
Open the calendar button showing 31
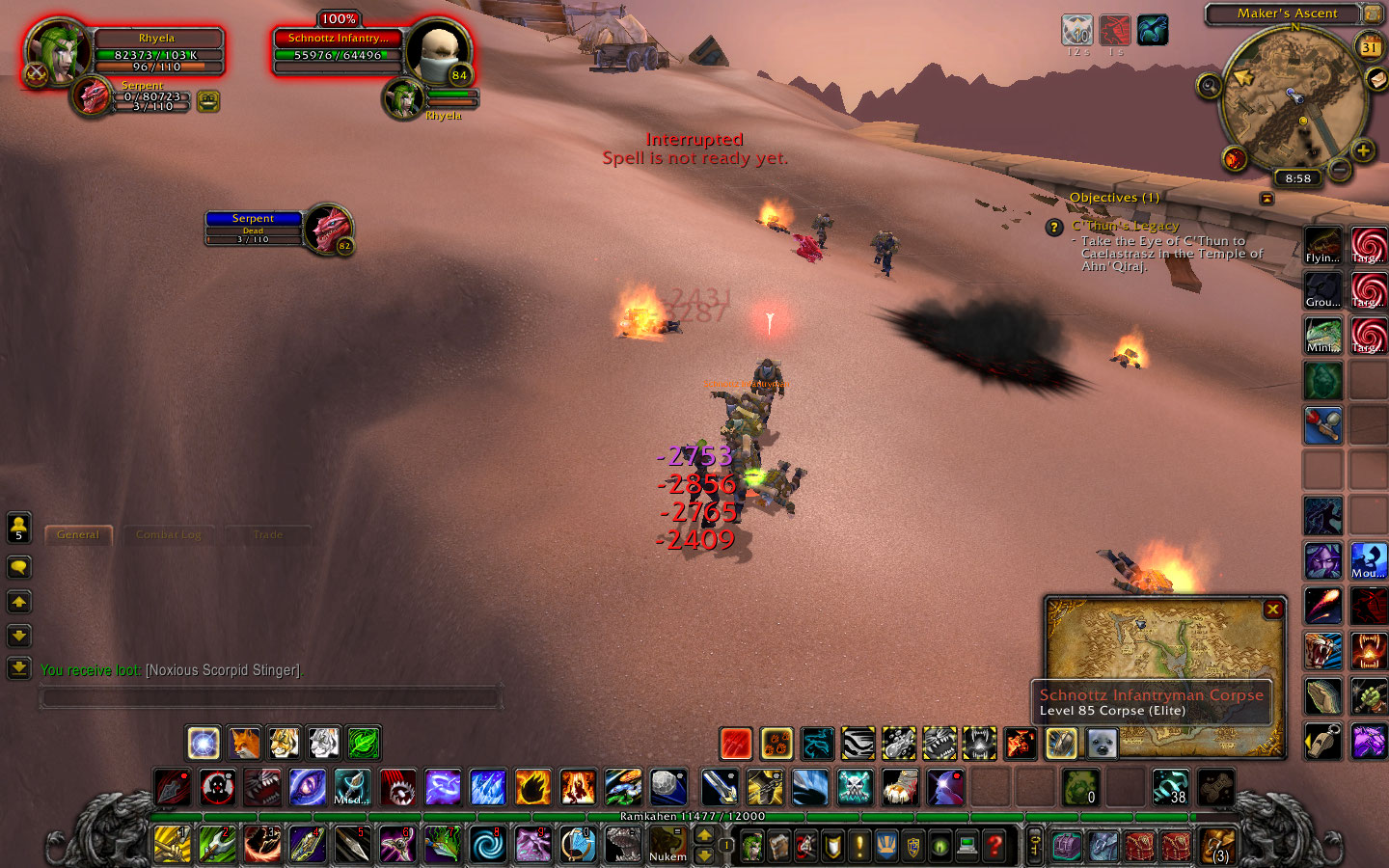1370,46
